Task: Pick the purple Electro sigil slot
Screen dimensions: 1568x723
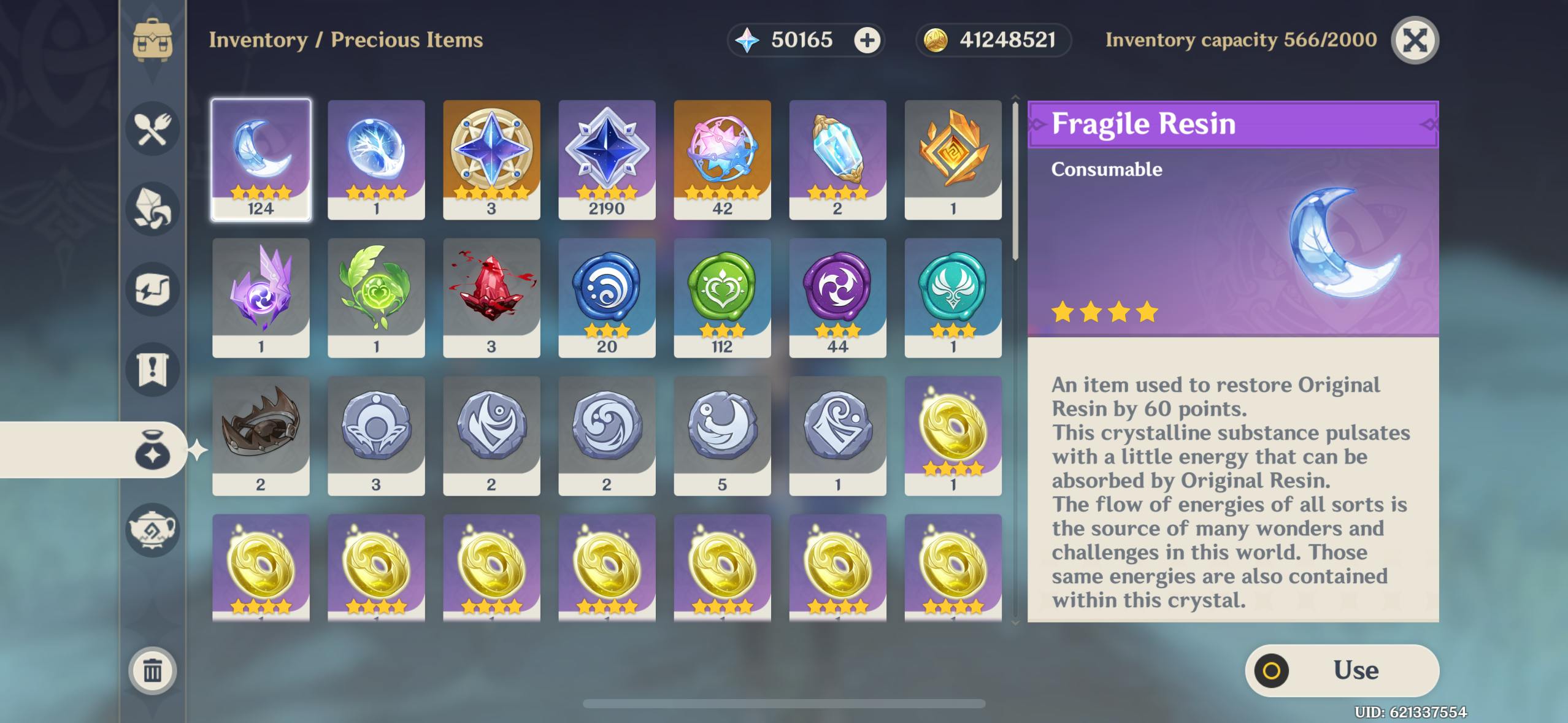Action: 837,297
